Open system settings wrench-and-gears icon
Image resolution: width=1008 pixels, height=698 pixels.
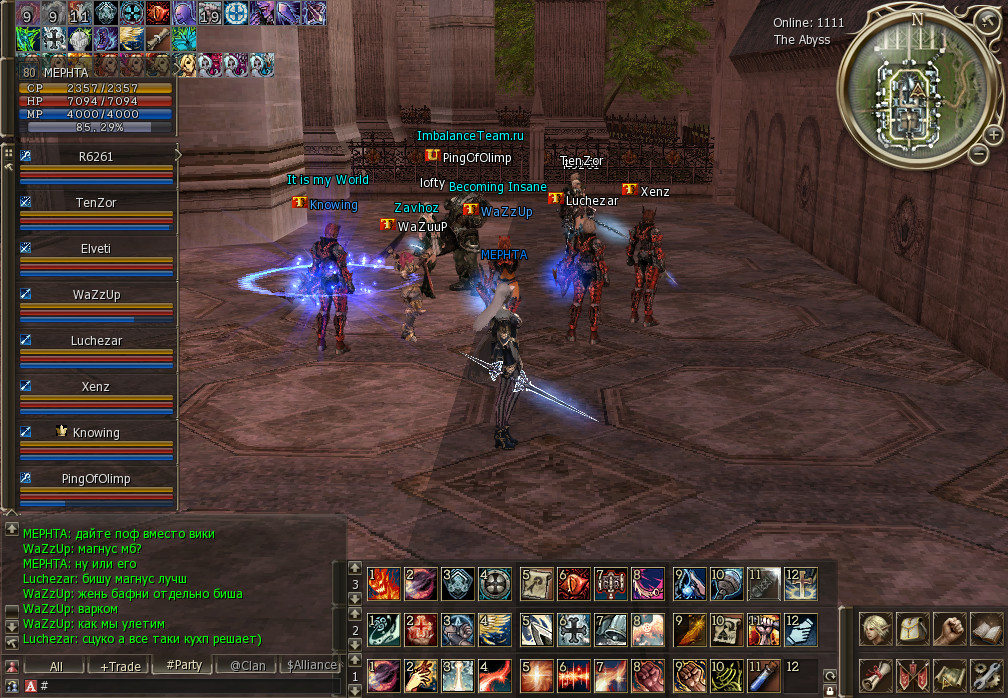985,675
